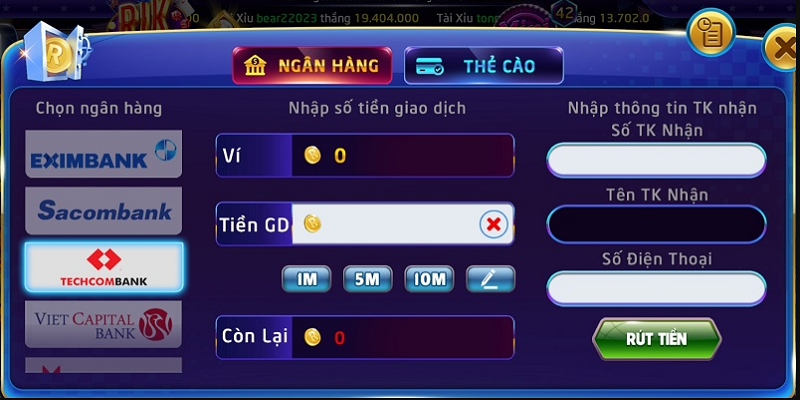800x400 pixels.
Task: Choose the 5M quick amount
Action: pos(368,279)
